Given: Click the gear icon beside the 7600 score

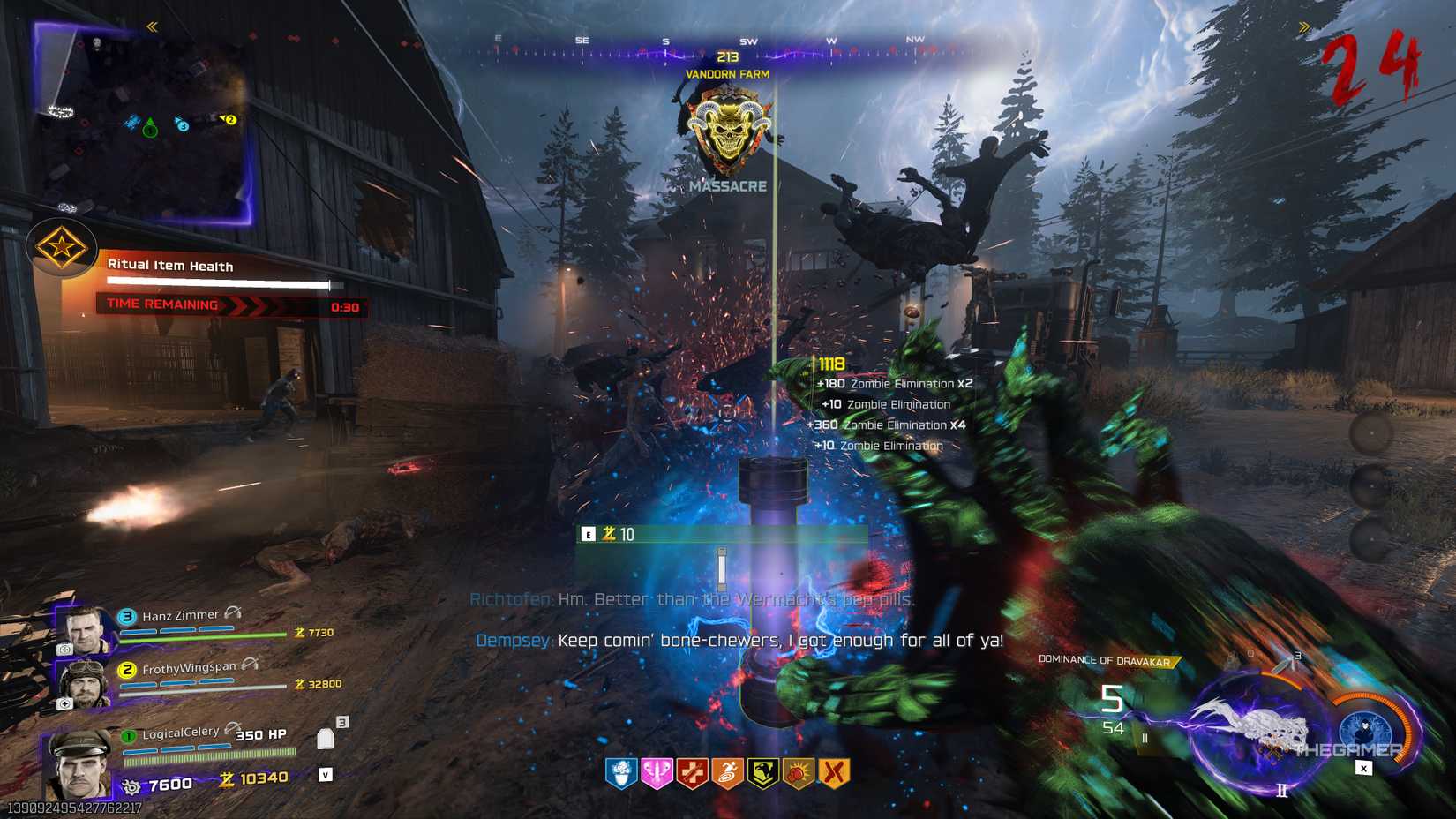Looking at the screenshot, I should coord(132,786).
